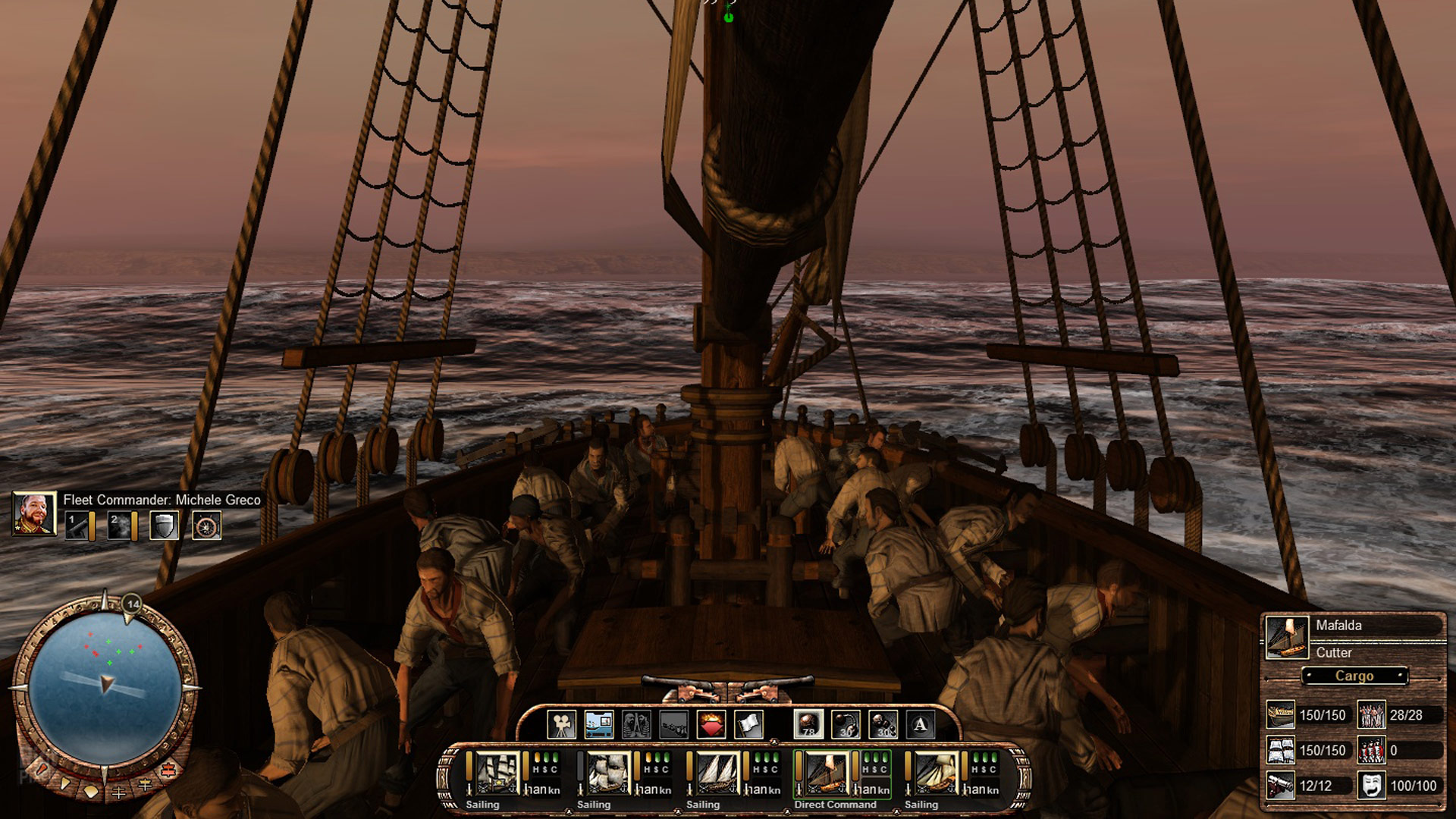This screenshot has width=1456, height=819.
Task: Select grape shot ammunition icon
Action: click(x=883, y=725)
